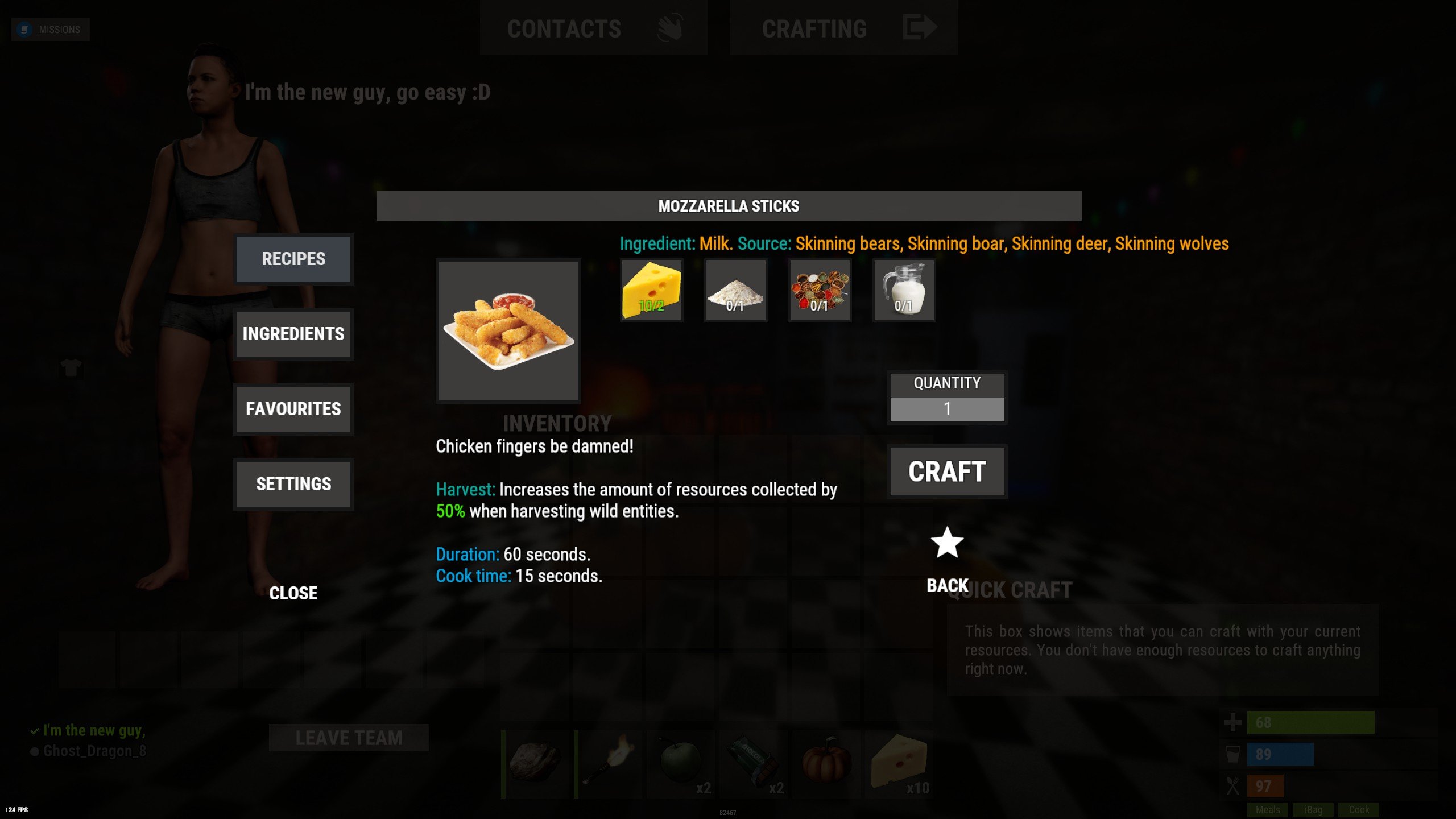Select the cheese ingredient showing 10/2
The height and width of the screenshot is (819, 1456).
click(x=651, y=291)
